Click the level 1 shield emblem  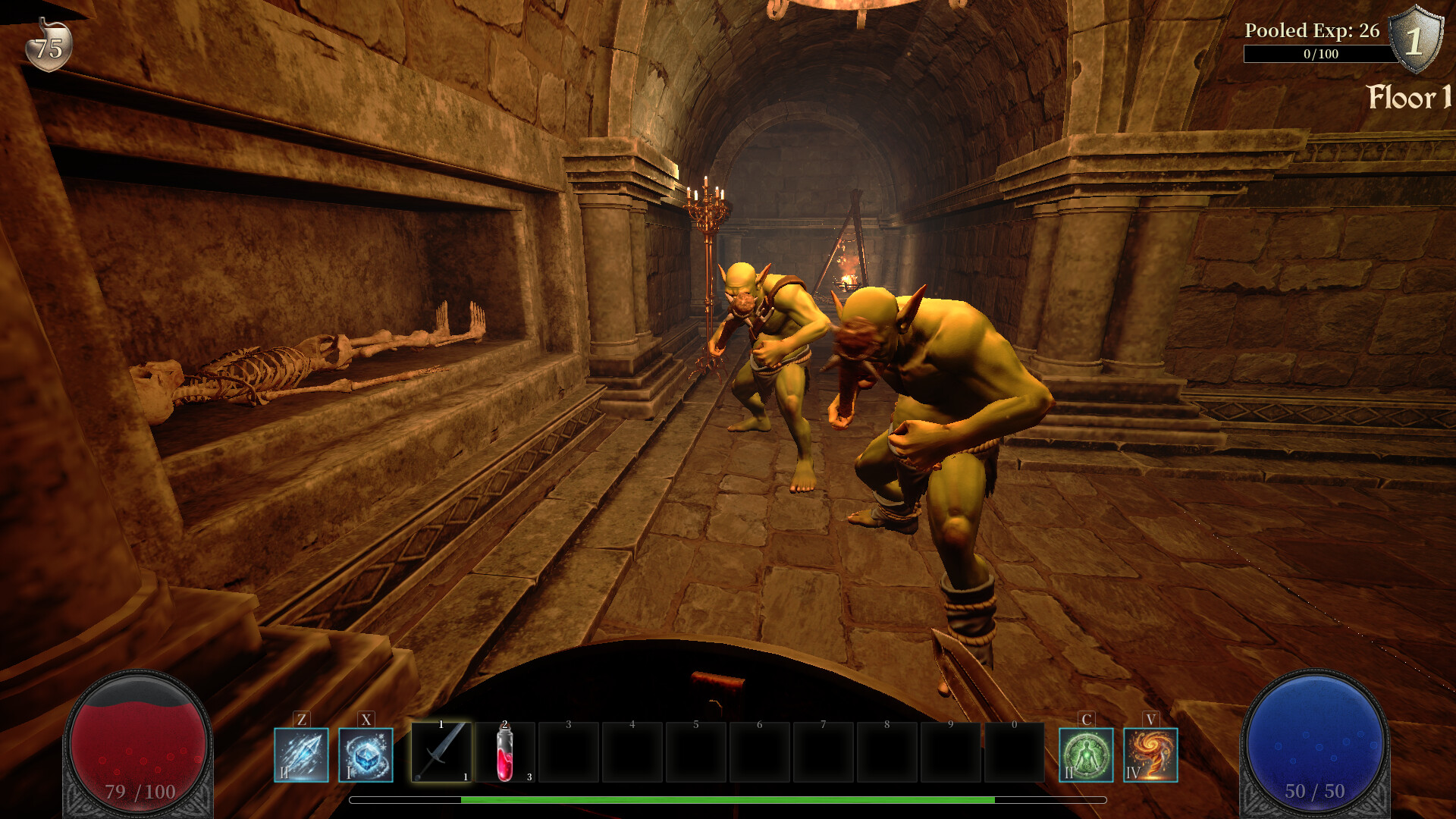(1416, 39)
